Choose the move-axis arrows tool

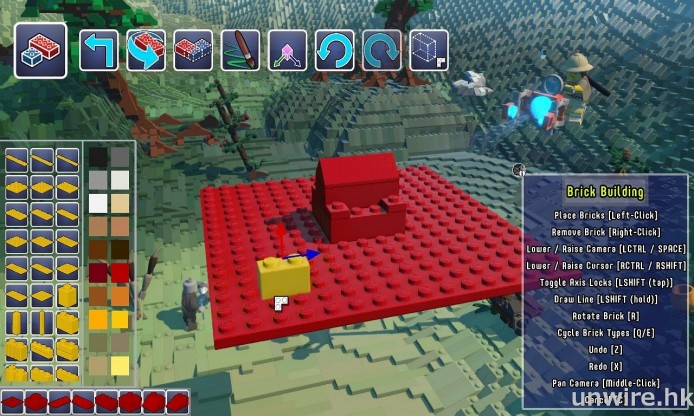click(287, 50)
